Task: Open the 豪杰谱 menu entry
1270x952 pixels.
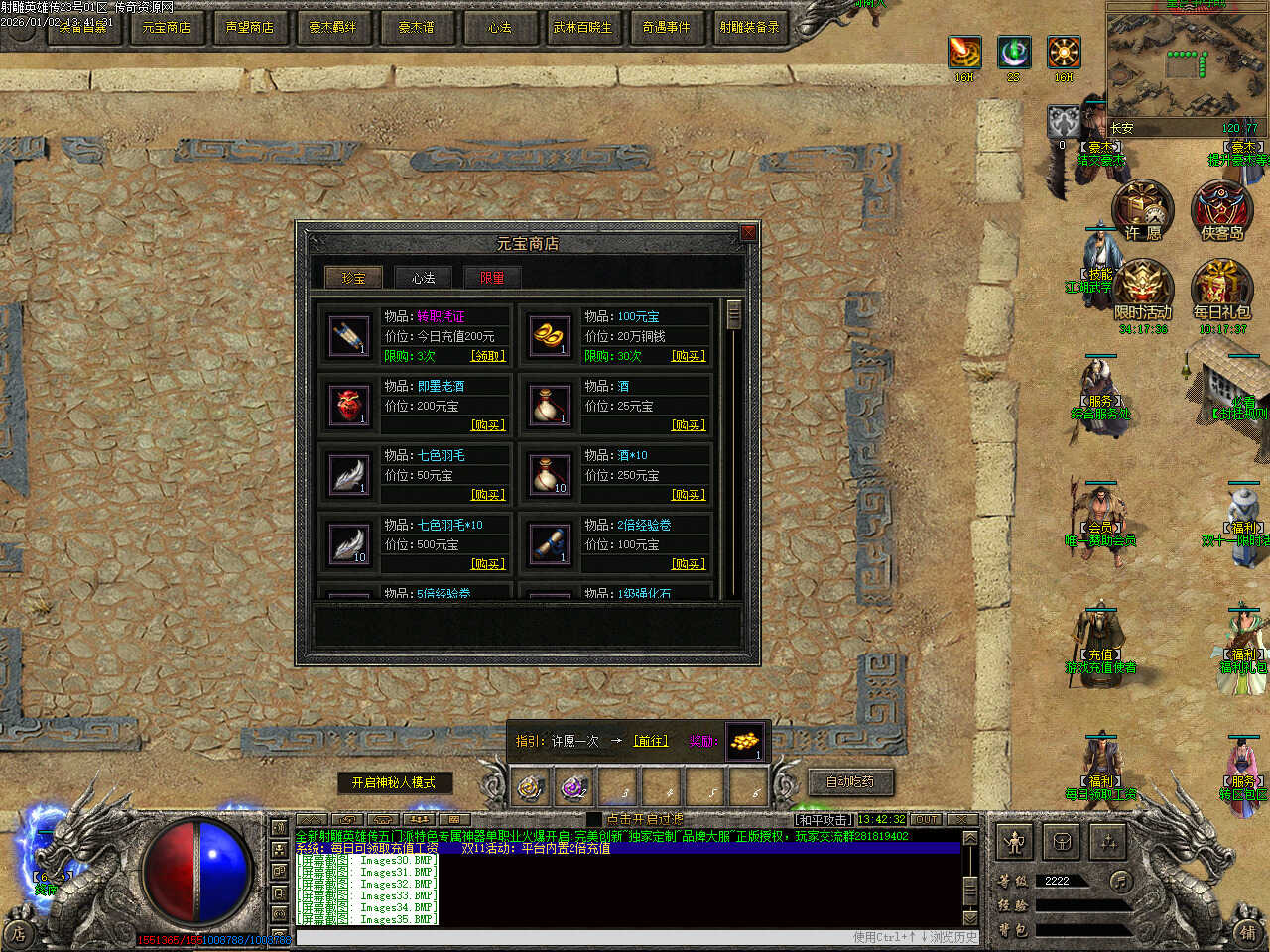Action: pos(416,27)
